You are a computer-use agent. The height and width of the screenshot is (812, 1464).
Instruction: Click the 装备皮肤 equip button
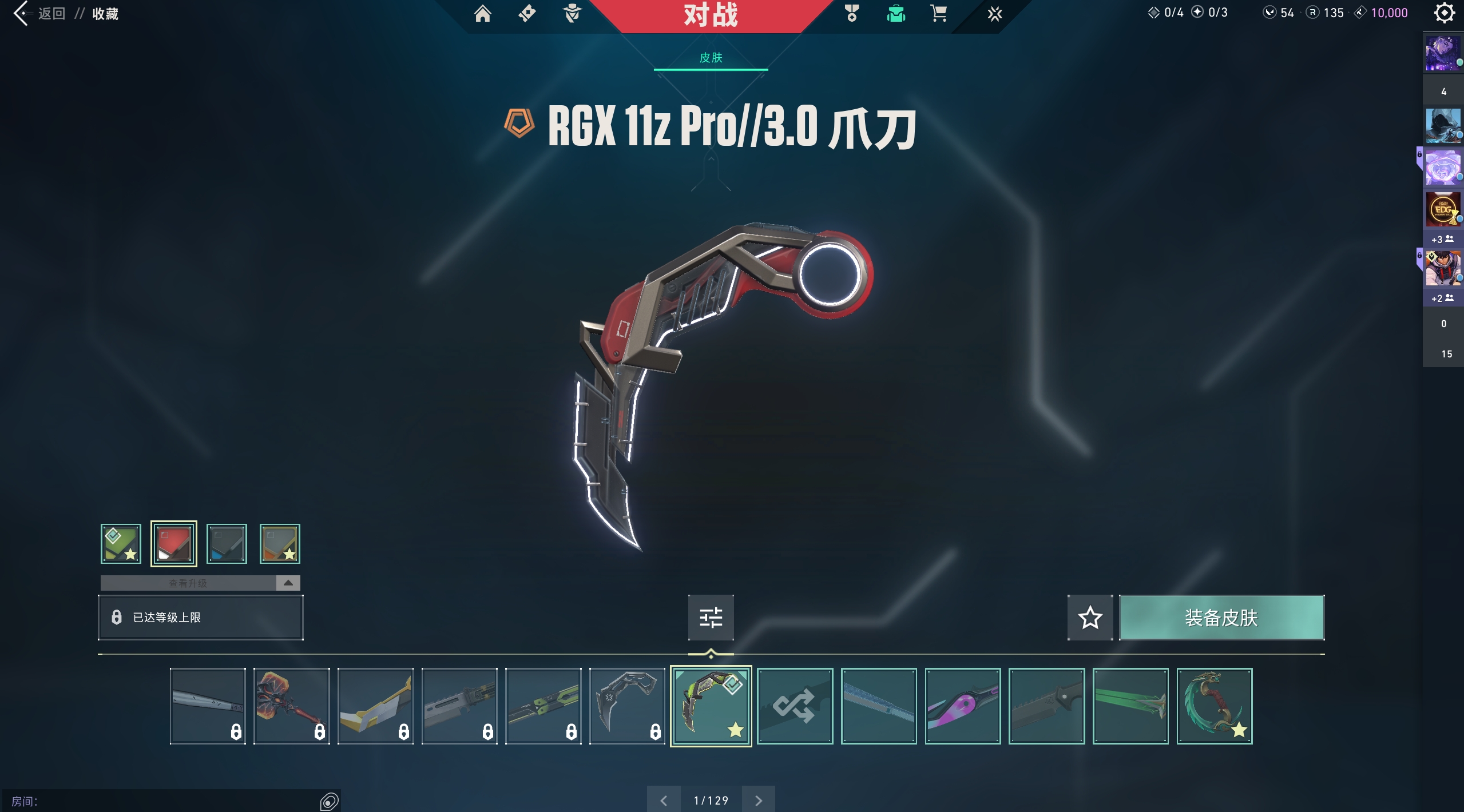tap(1221, 618)
